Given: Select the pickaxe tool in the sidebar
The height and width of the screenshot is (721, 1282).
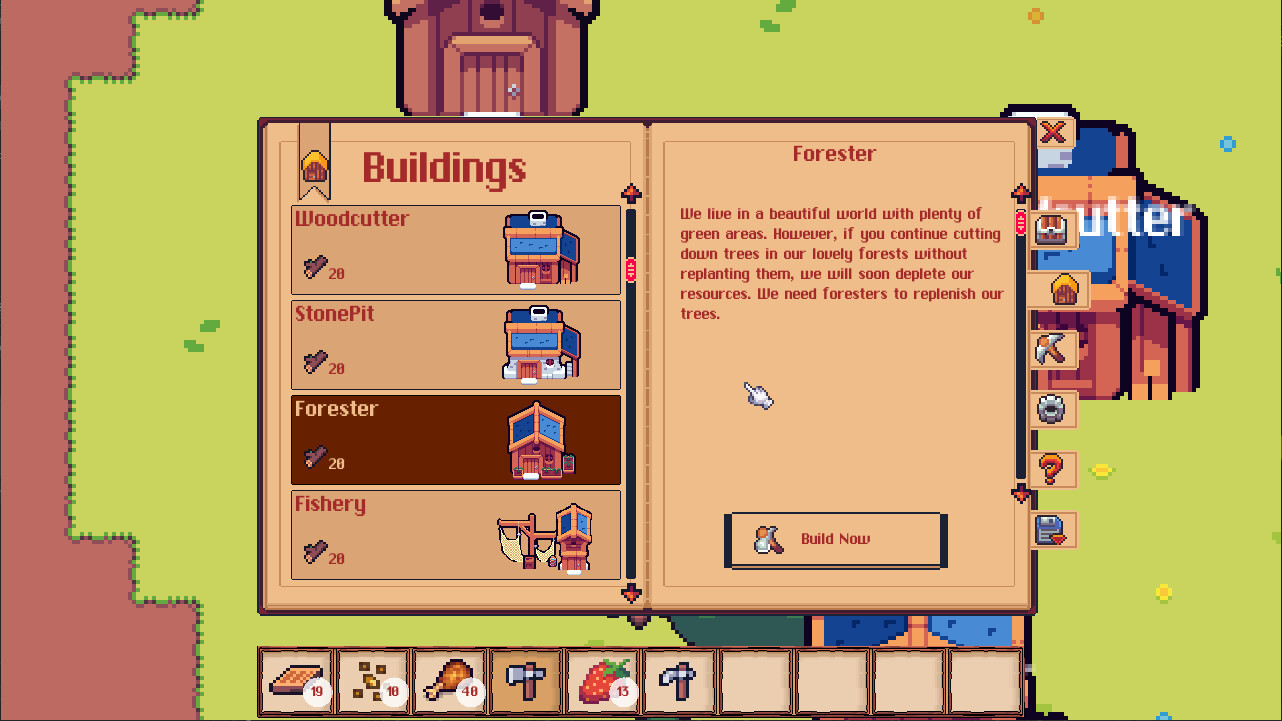Looking at the screenshot, I should [1052, 350].
